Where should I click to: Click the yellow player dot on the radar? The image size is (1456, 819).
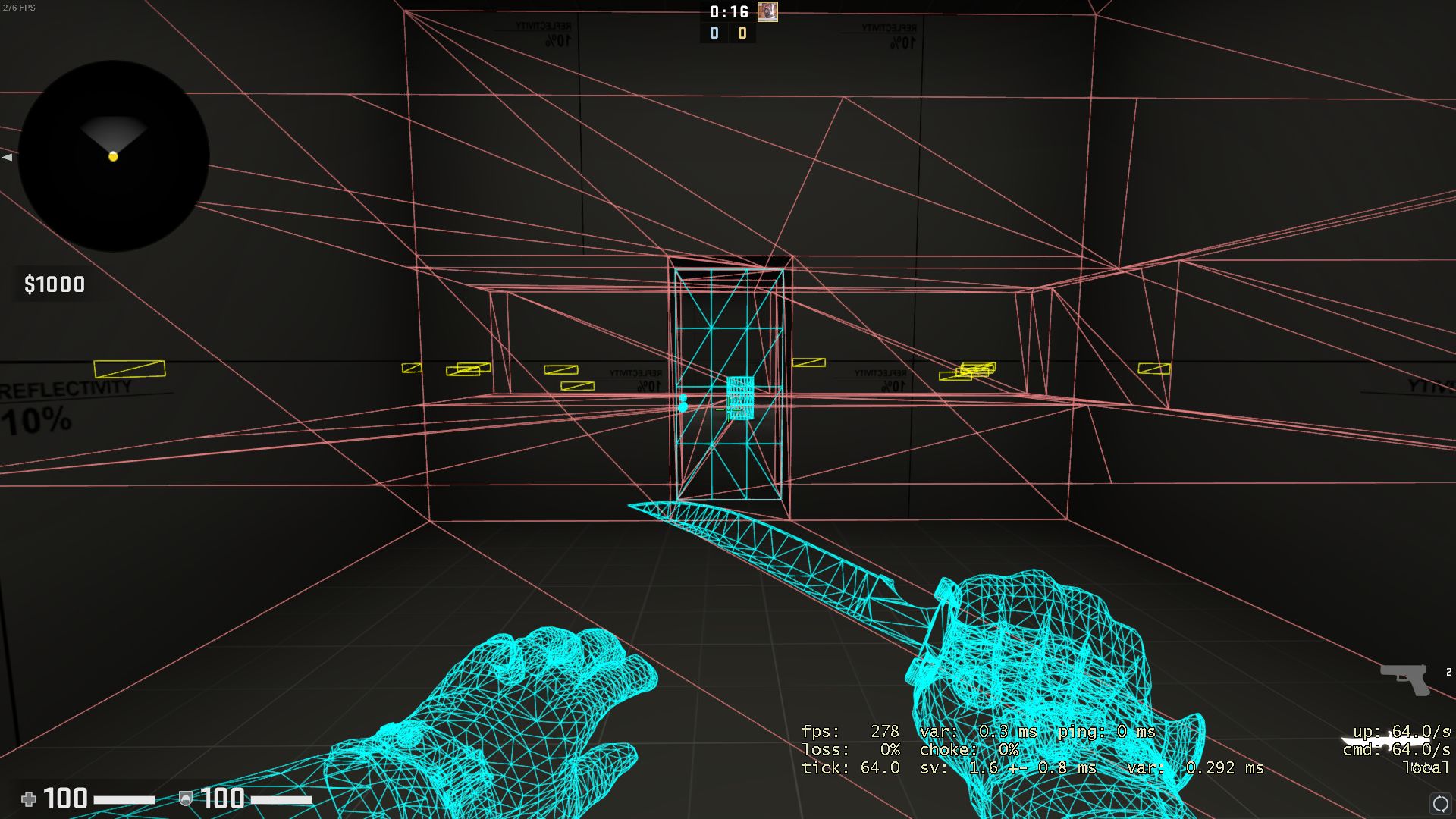tap(112, 156)
